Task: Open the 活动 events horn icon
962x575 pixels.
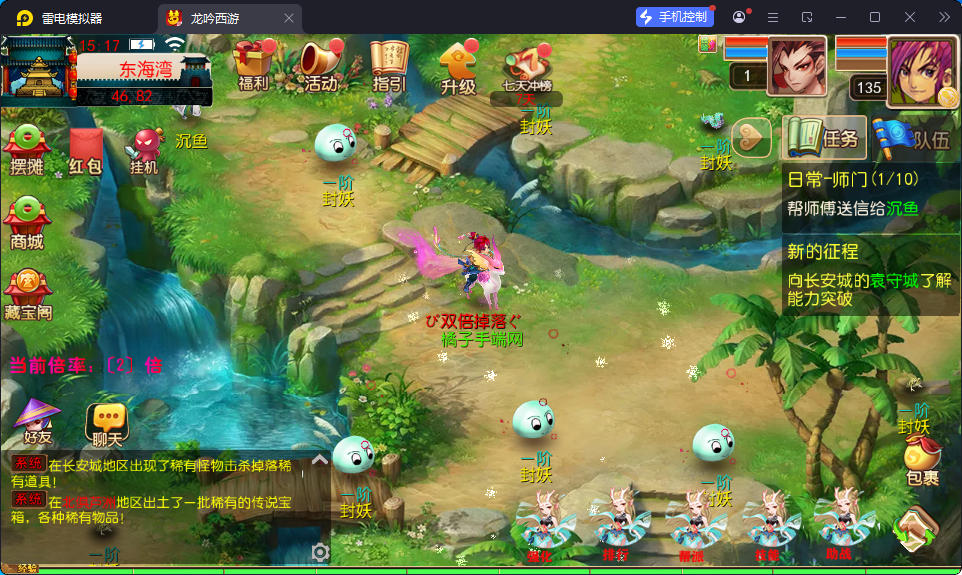Action: click(x=322, y=66)
